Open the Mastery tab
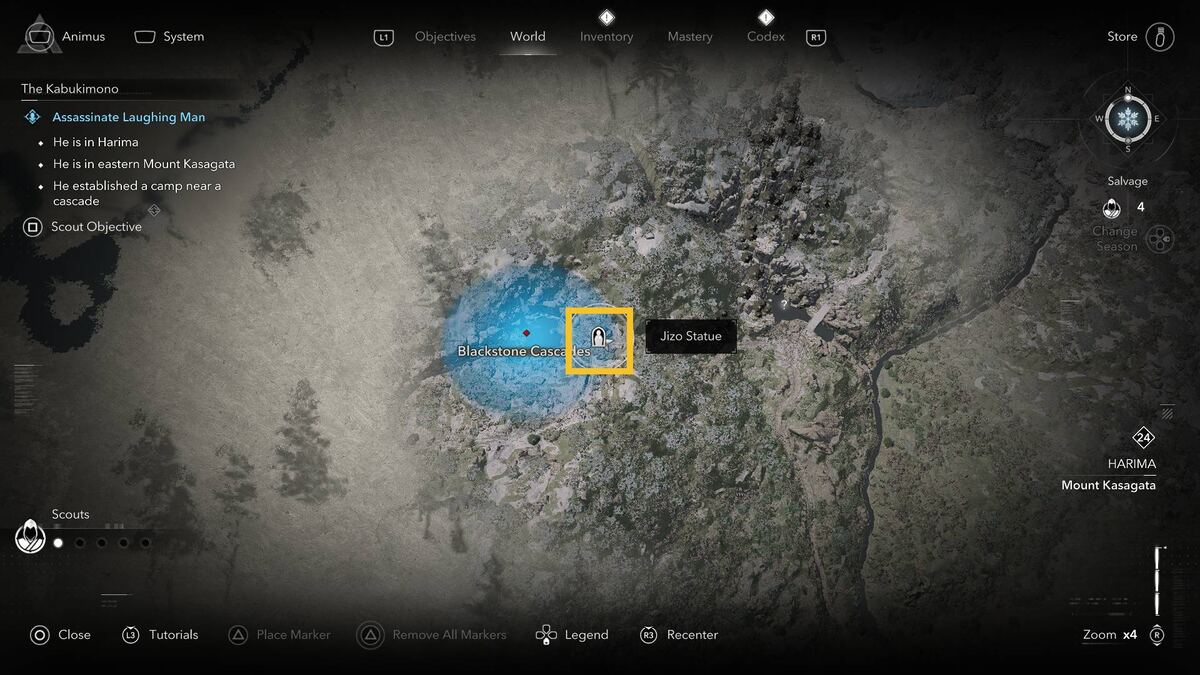 690,37
